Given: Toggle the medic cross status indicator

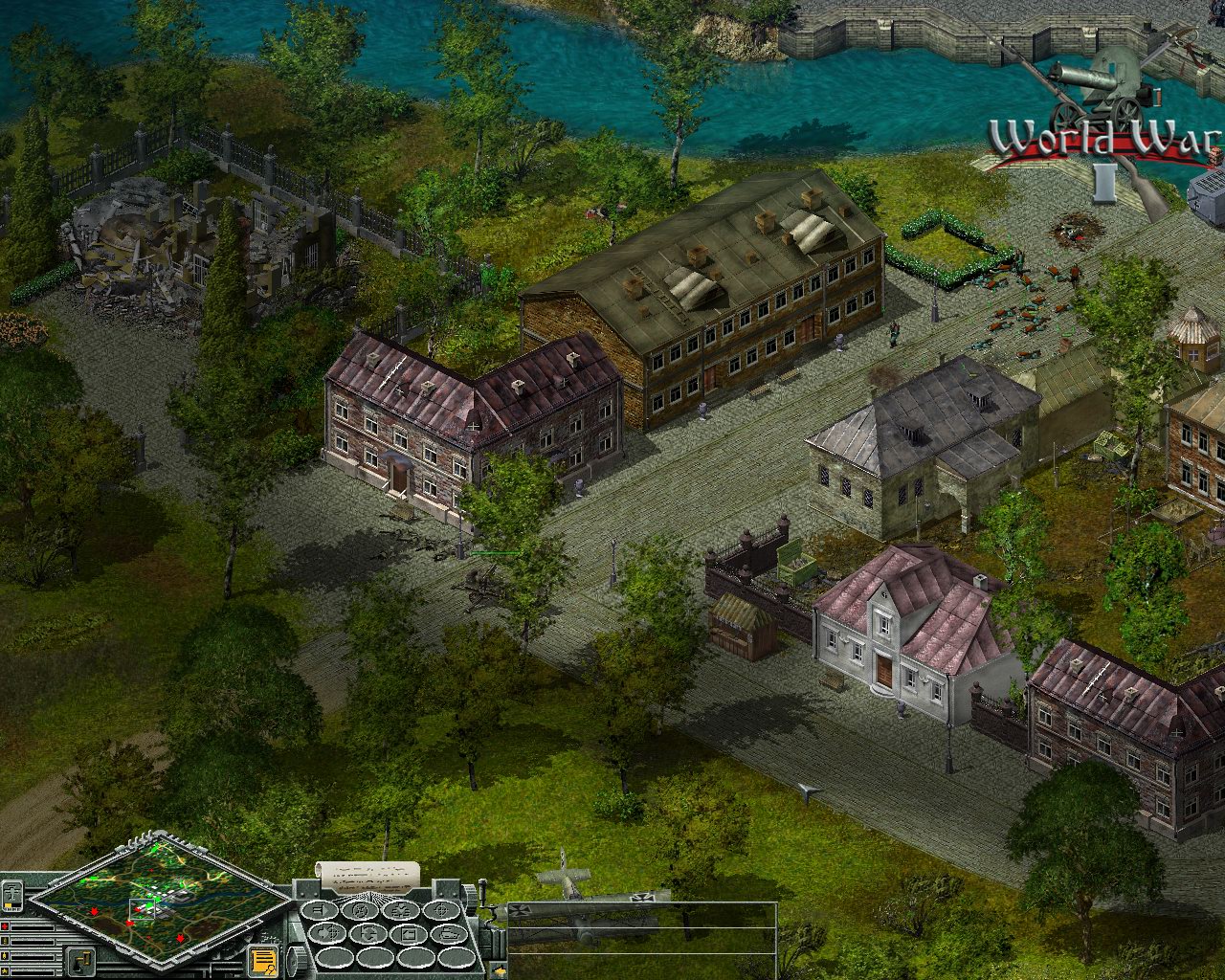Looking at the screenshot, I should click(5, 927).
